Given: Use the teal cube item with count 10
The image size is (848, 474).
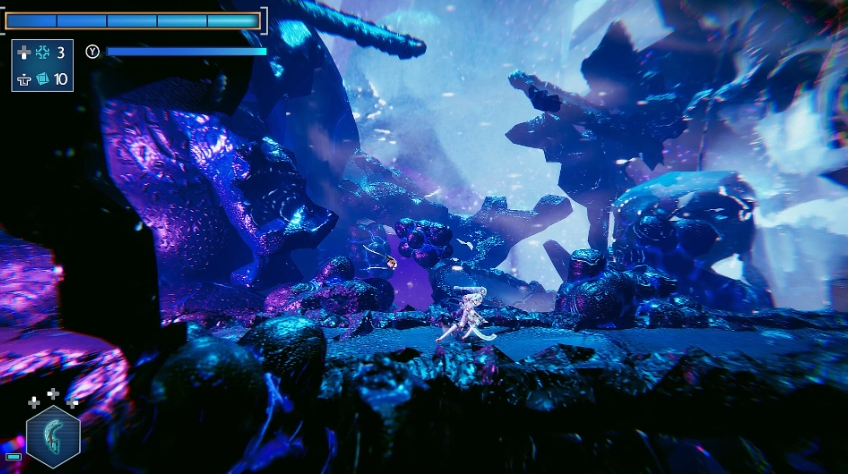Looking at the screenshot, I should [42, 78].
